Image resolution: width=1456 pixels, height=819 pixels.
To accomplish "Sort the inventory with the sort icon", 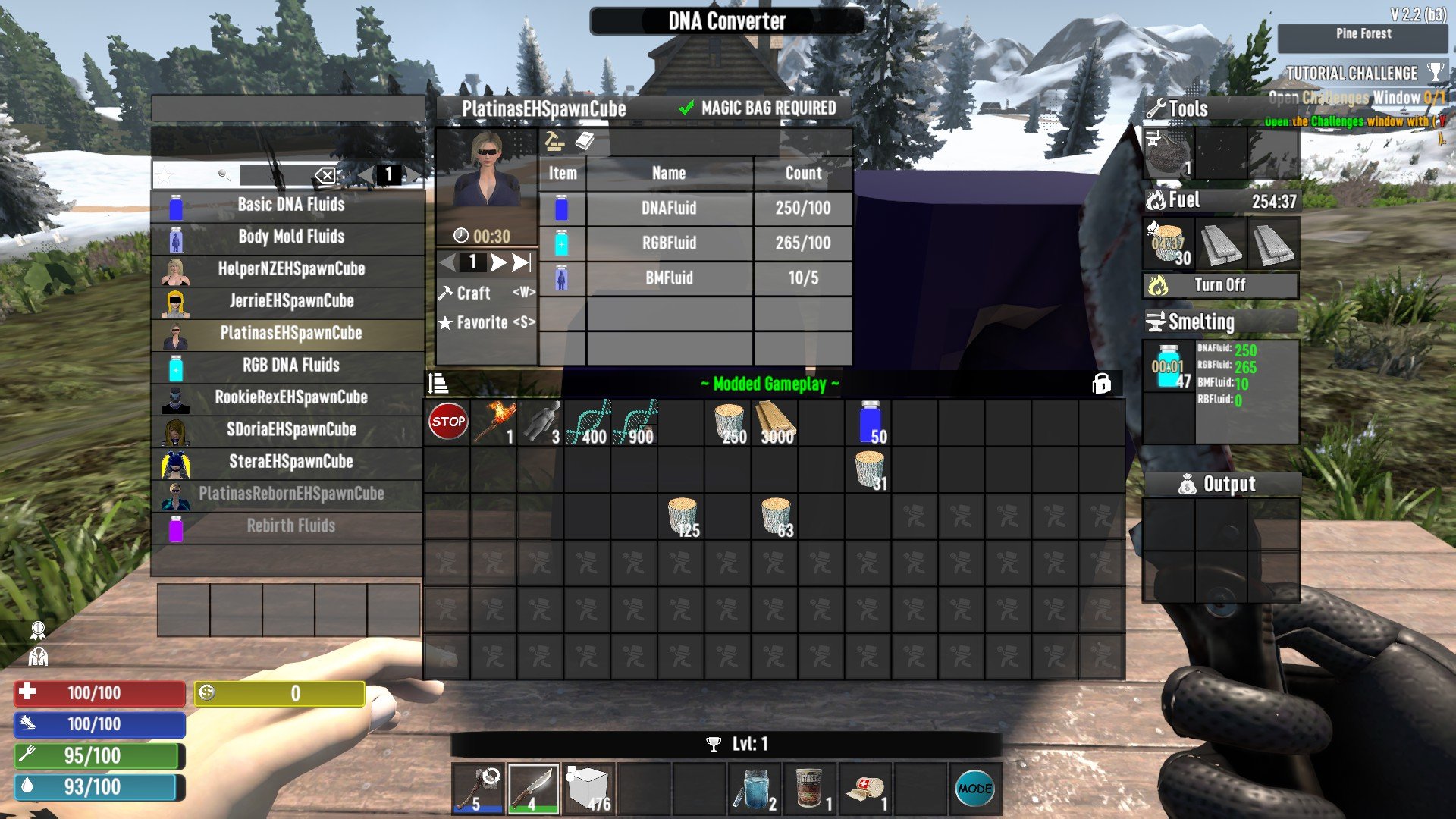I will pyautogui.click(x=438, y=384).
